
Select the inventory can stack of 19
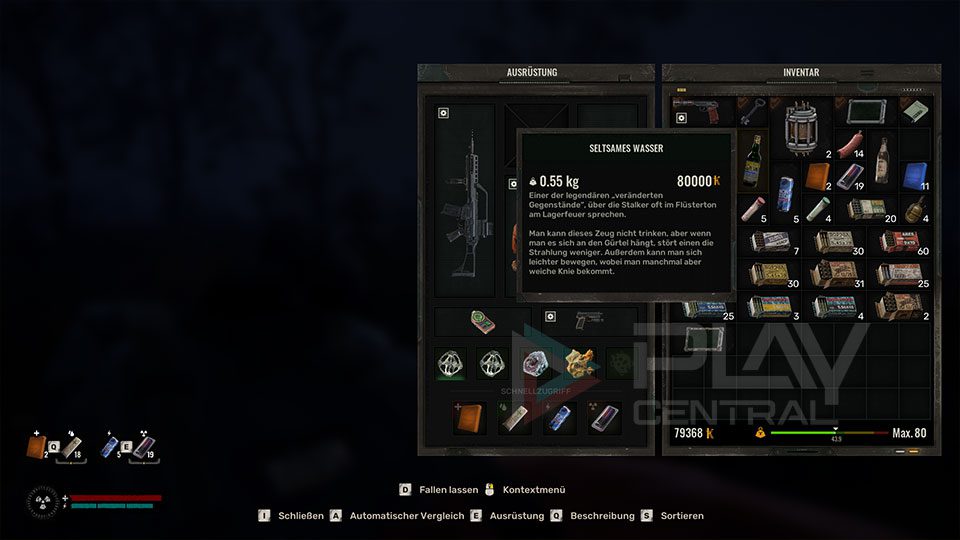pyautogui.click(x=850, y=176)
